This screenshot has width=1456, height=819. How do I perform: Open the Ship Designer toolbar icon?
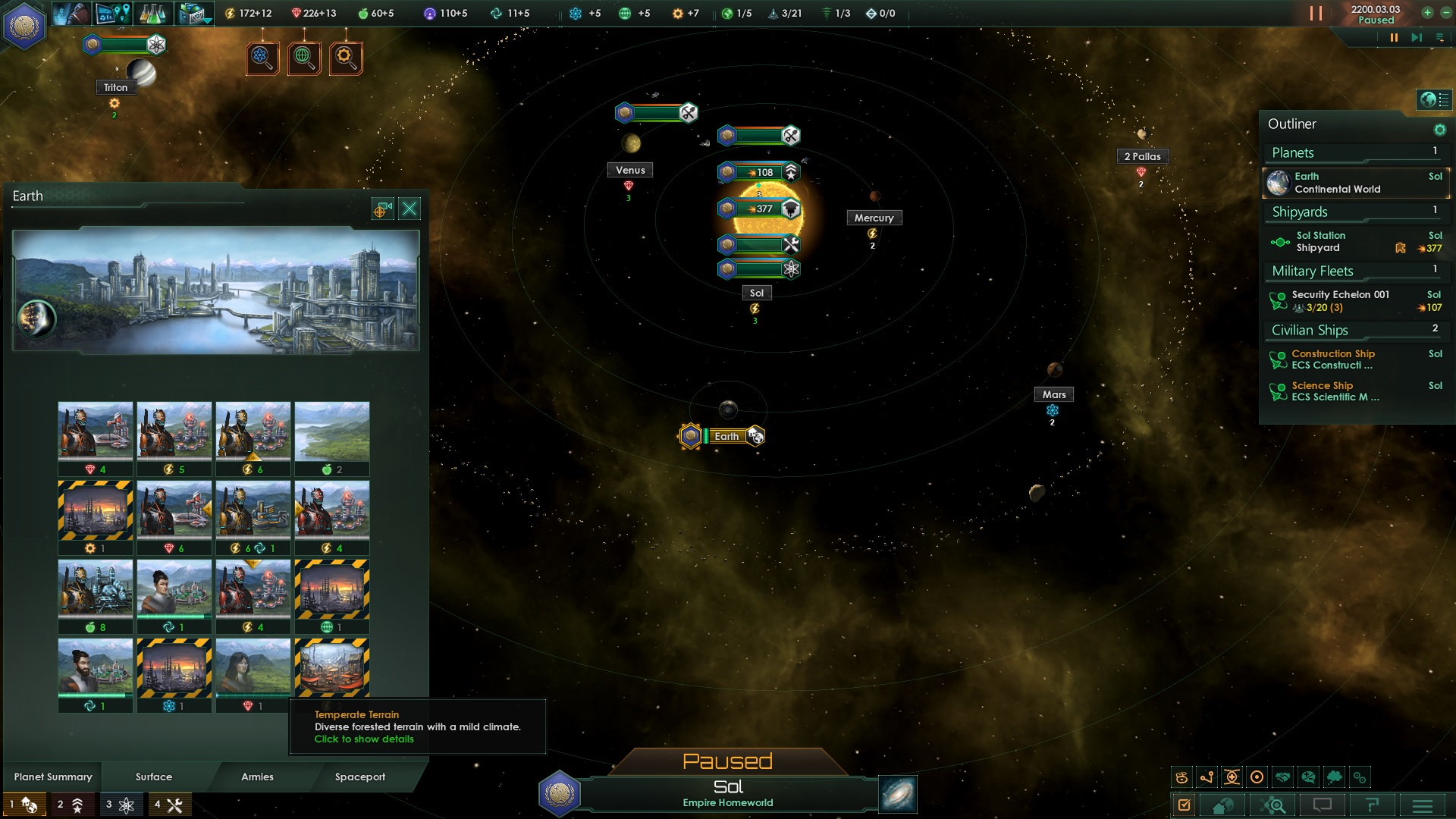[x=191, y=13]
